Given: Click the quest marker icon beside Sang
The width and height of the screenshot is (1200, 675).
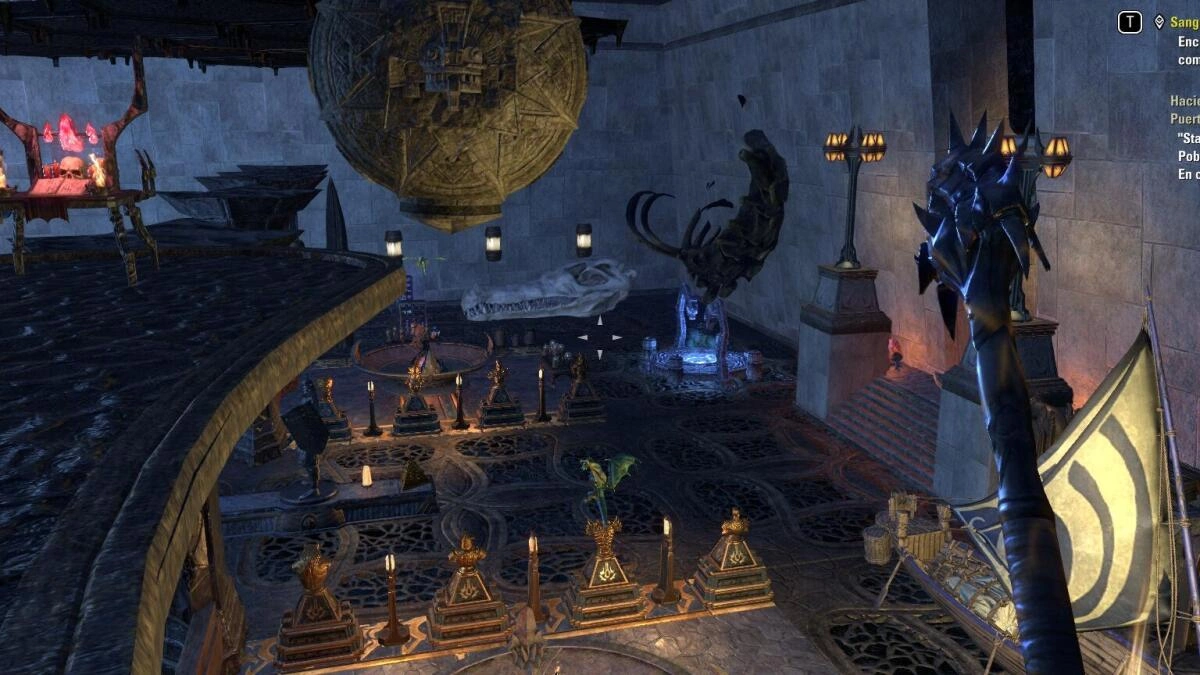Looking at the screenshot, I should [1159, 21].
